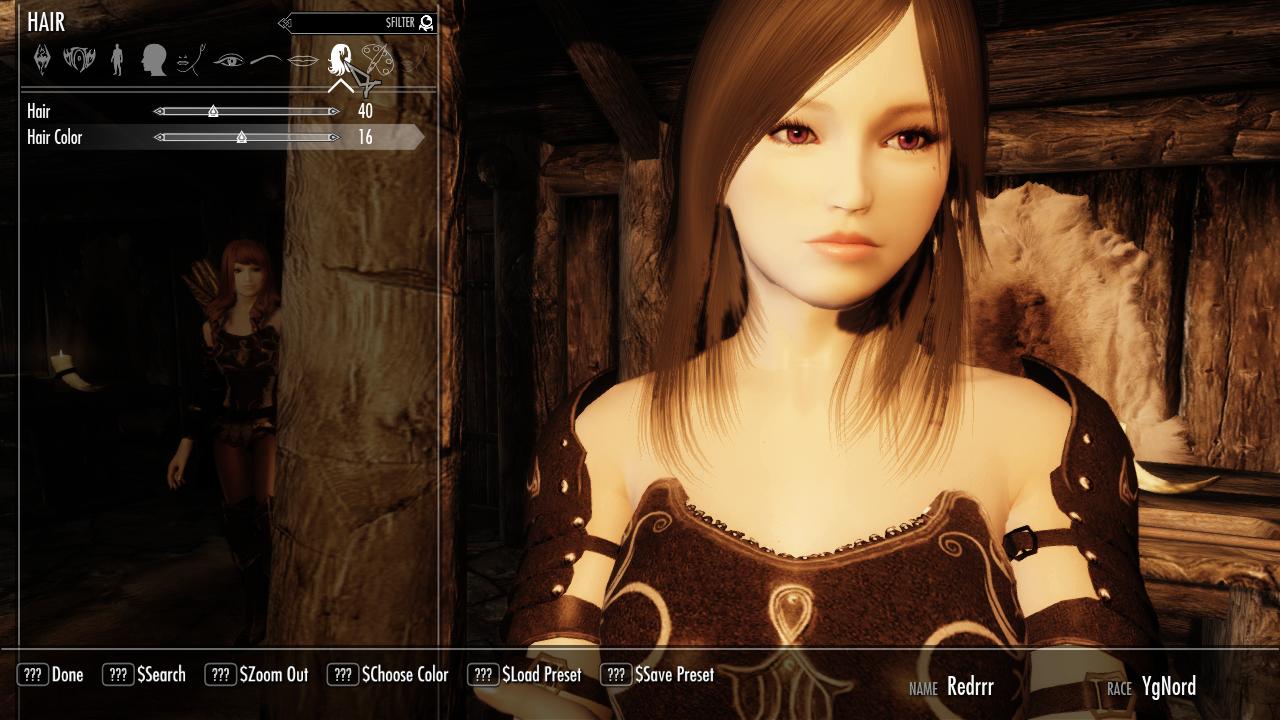Click the Hair slider's left arrow
1280x720 pixels.
click(x=159, y=112)
